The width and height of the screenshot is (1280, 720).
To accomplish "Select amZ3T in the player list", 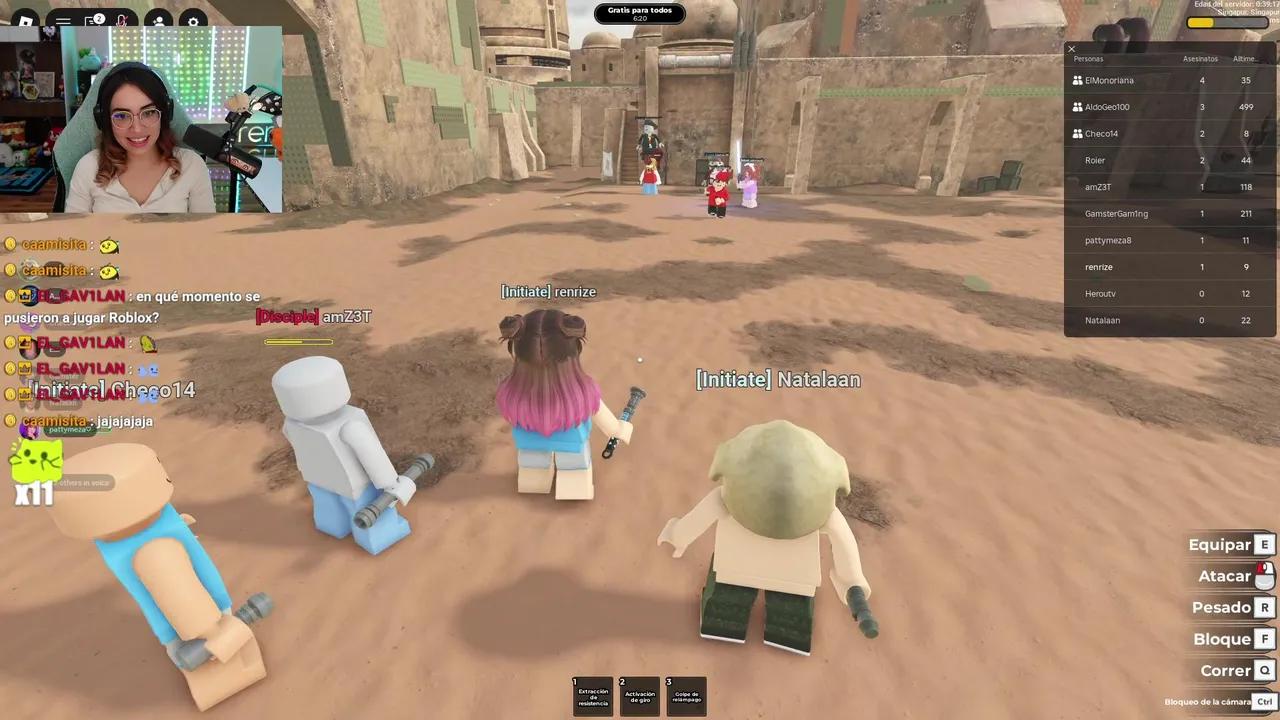I will [1098, 187].
